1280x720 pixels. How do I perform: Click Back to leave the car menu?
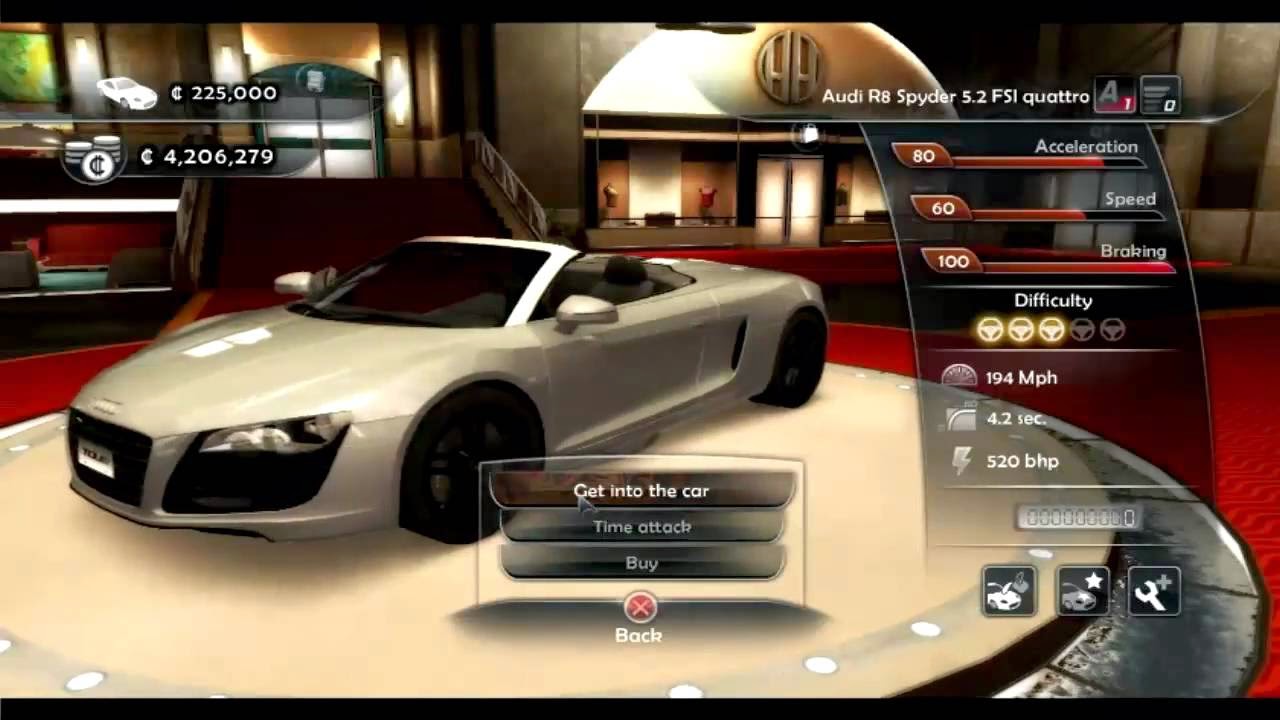tap(639, 635)
